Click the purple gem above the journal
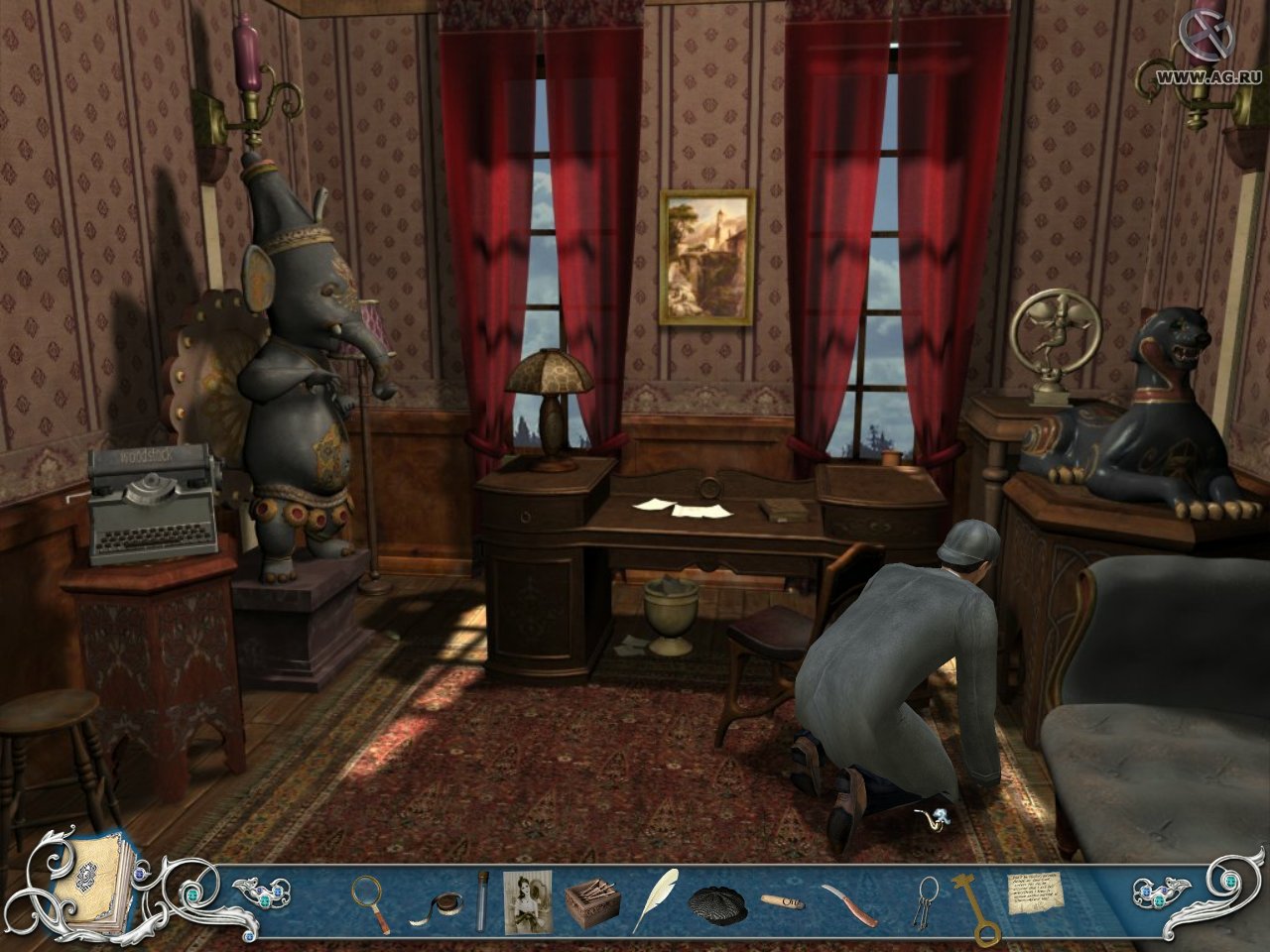Screen dimensions: 1270x952 (139, 874)
